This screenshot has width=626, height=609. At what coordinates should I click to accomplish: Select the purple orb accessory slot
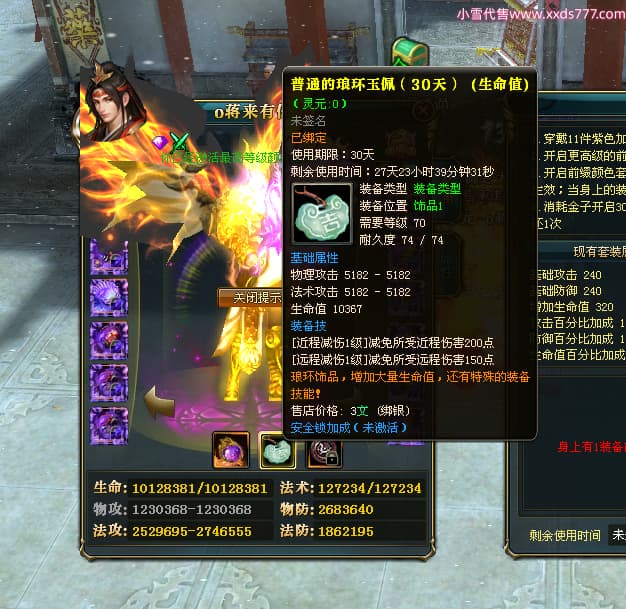click(x=231, y=451)
